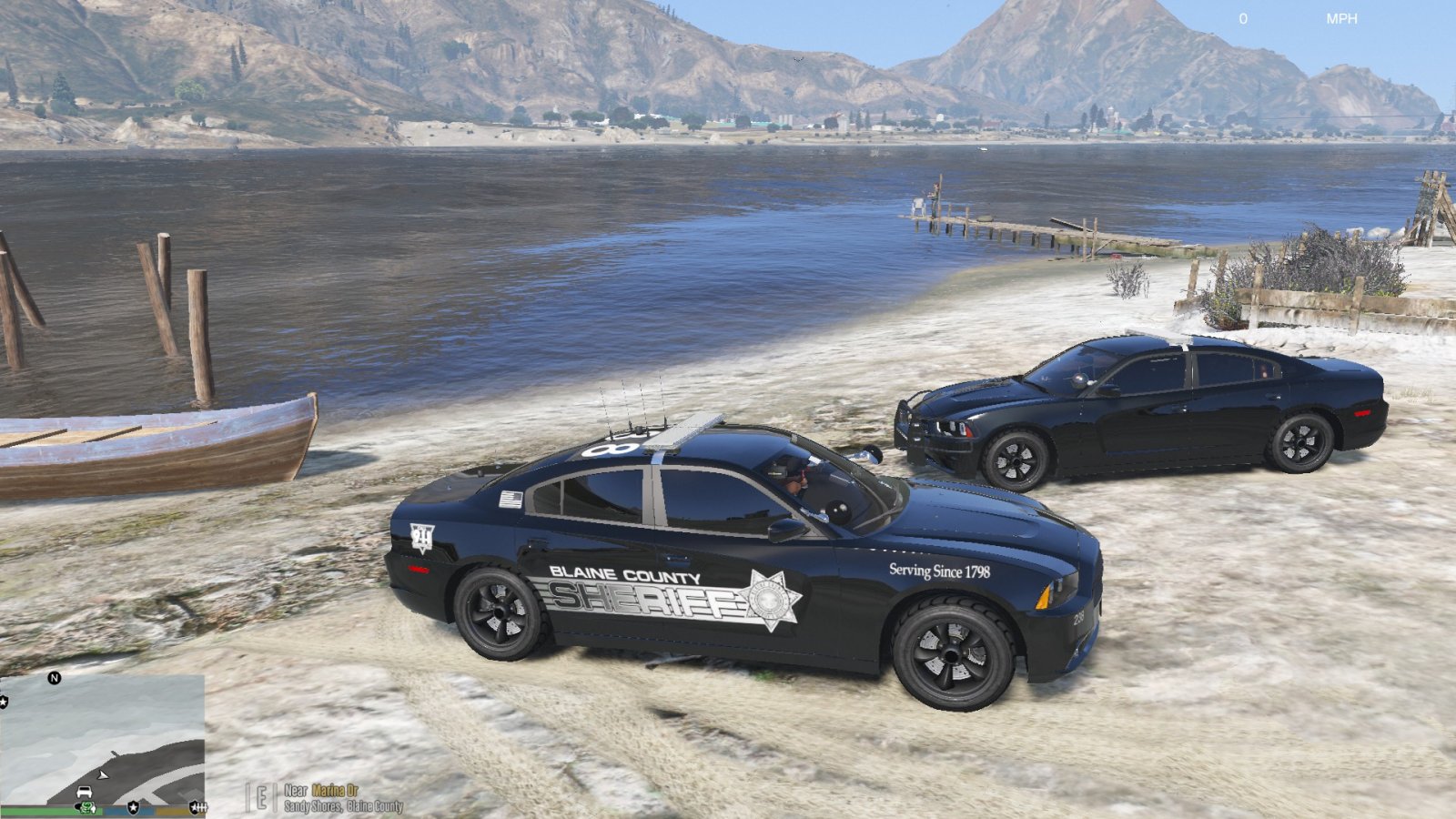
Task: Select the green blip on the minimap
Action: tap(86, 807)
